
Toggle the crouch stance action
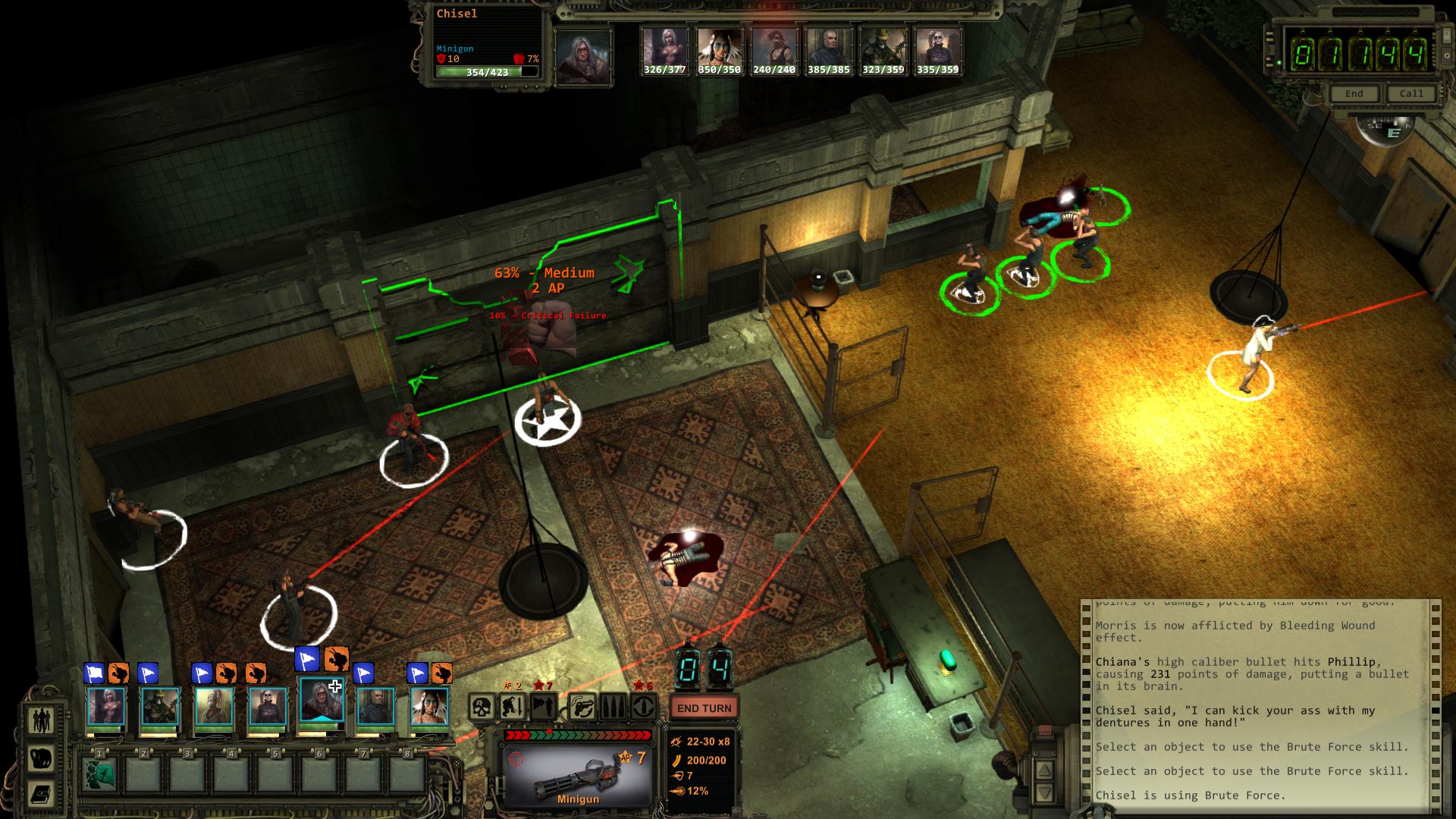click(513, 708)
